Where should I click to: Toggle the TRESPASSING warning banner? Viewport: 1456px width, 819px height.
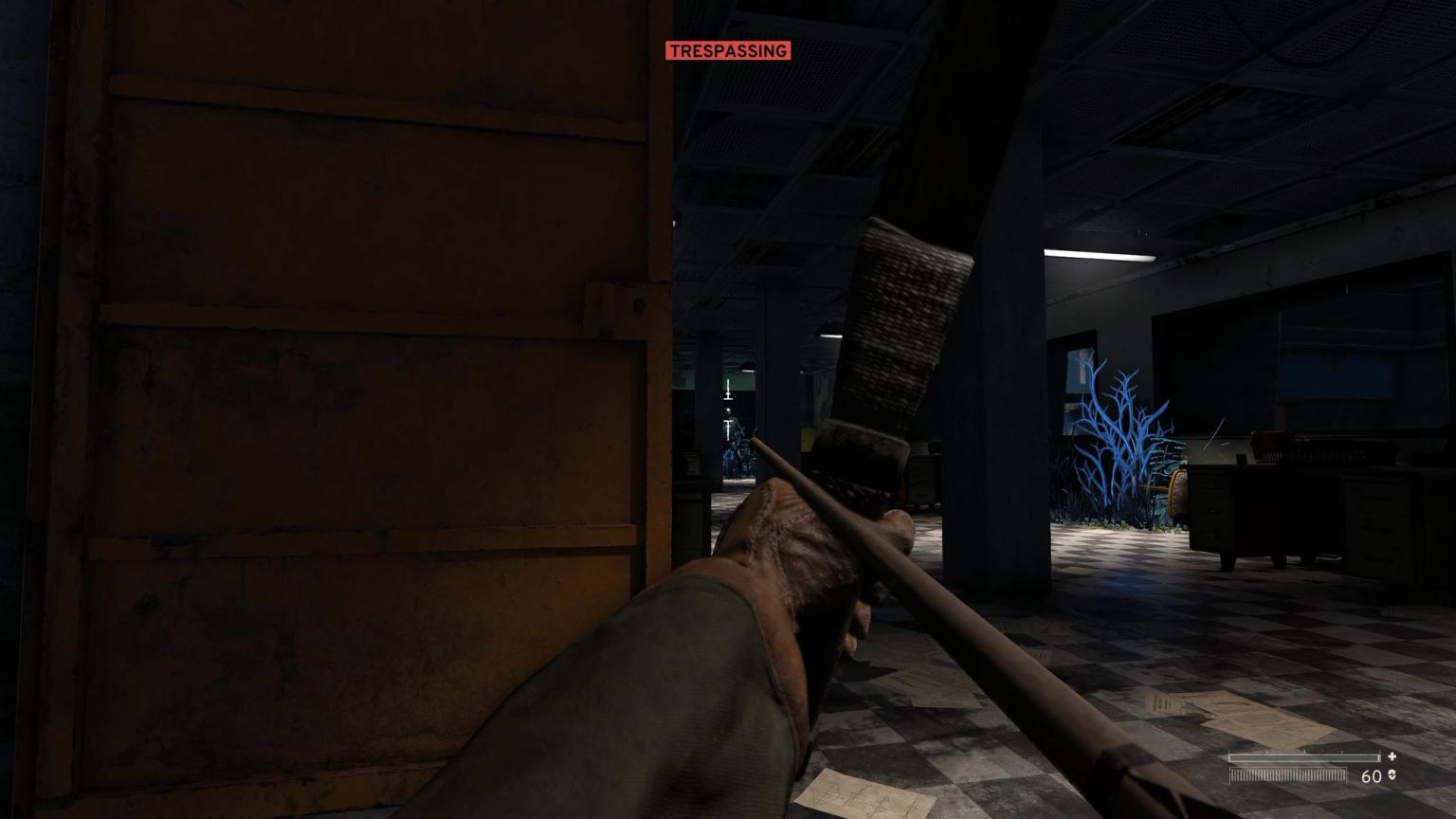[x=727, y=50]
